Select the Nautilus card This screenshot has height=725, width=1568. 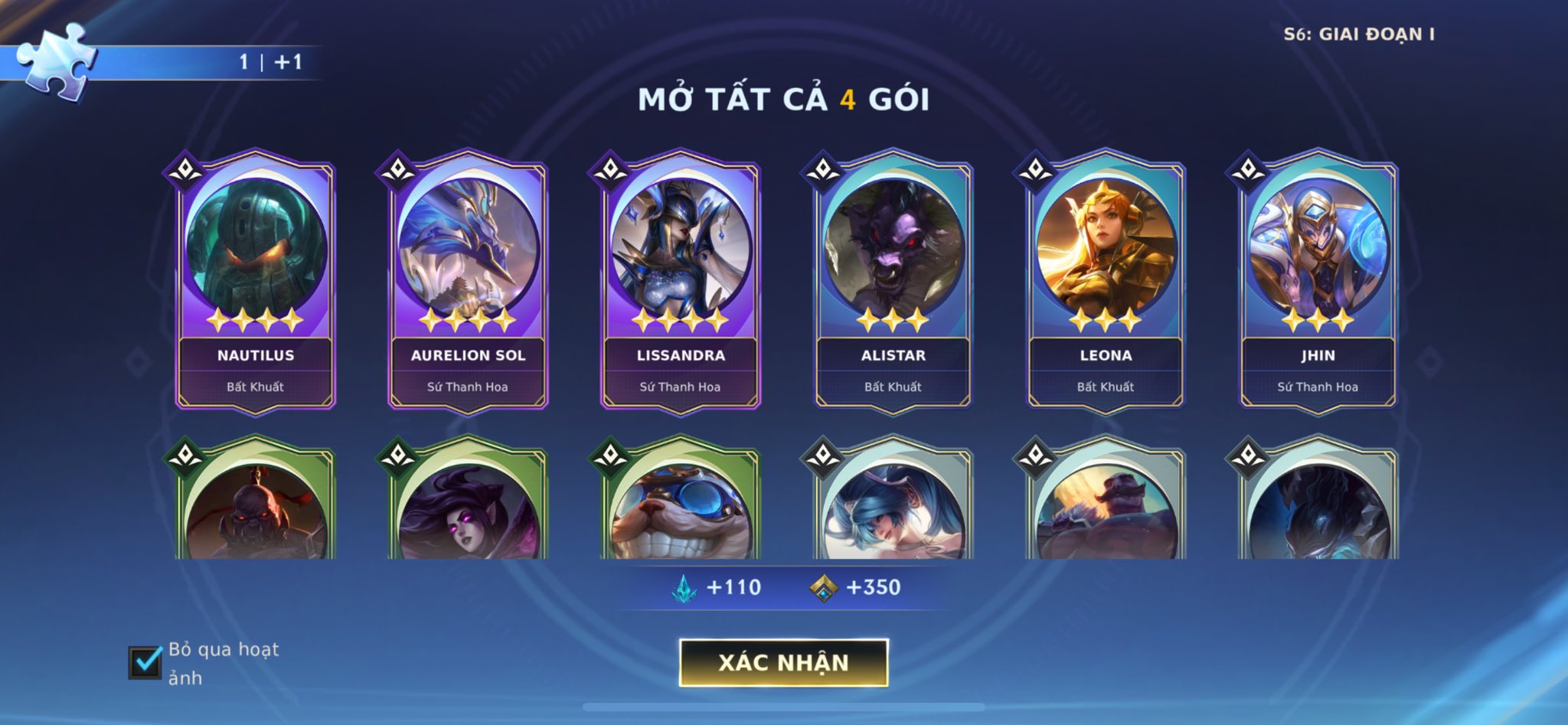tap(256, 283)
